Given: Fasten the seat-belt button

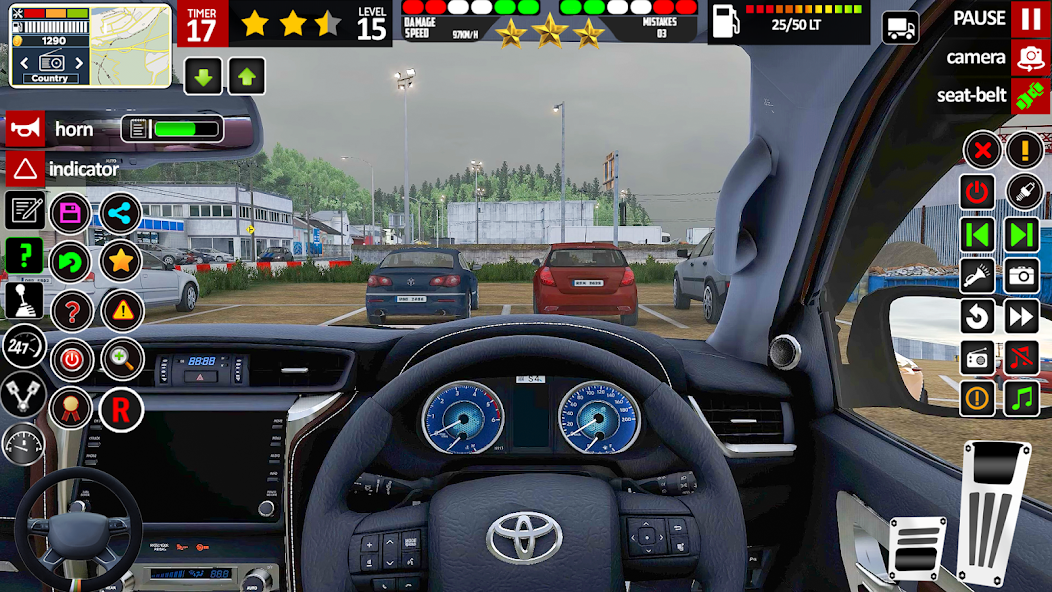Looking at the screenshot, I should [x=1029, y=95].
